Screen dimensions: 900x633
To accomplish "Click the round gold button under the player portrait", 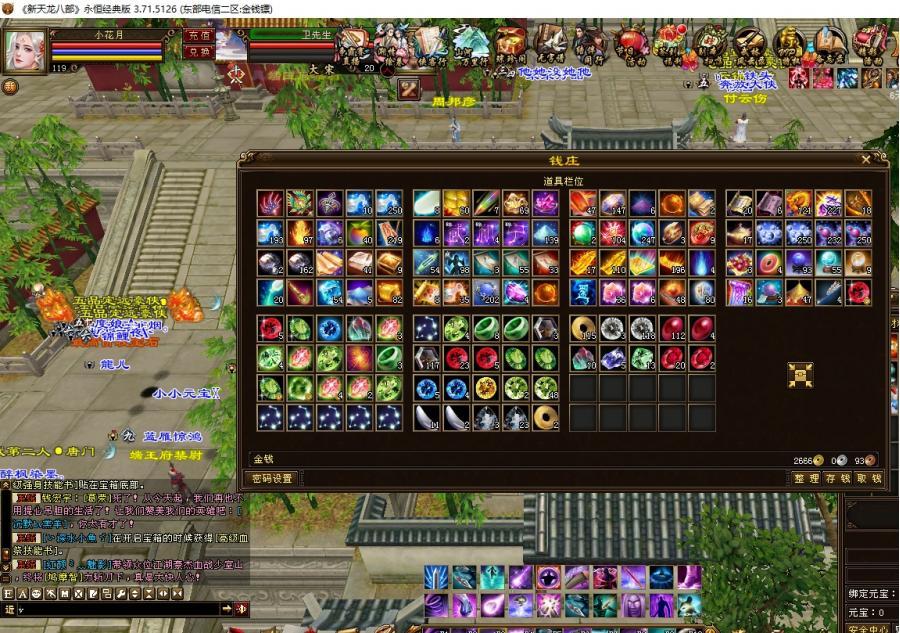I will pyautogui.click(x=10, y=87).
